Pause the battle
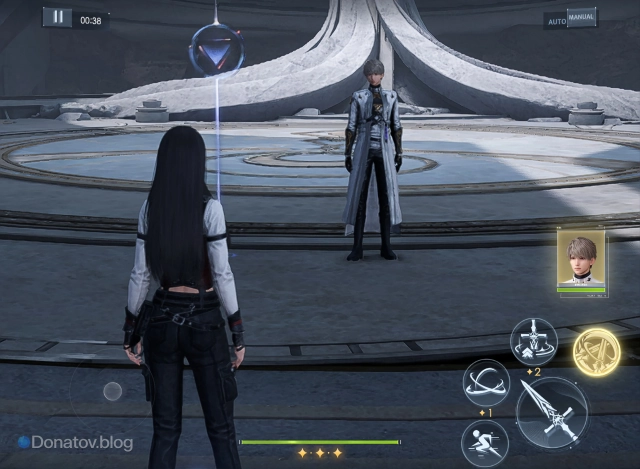Viewport: 640px width, 469px height. tap(57, 18)
